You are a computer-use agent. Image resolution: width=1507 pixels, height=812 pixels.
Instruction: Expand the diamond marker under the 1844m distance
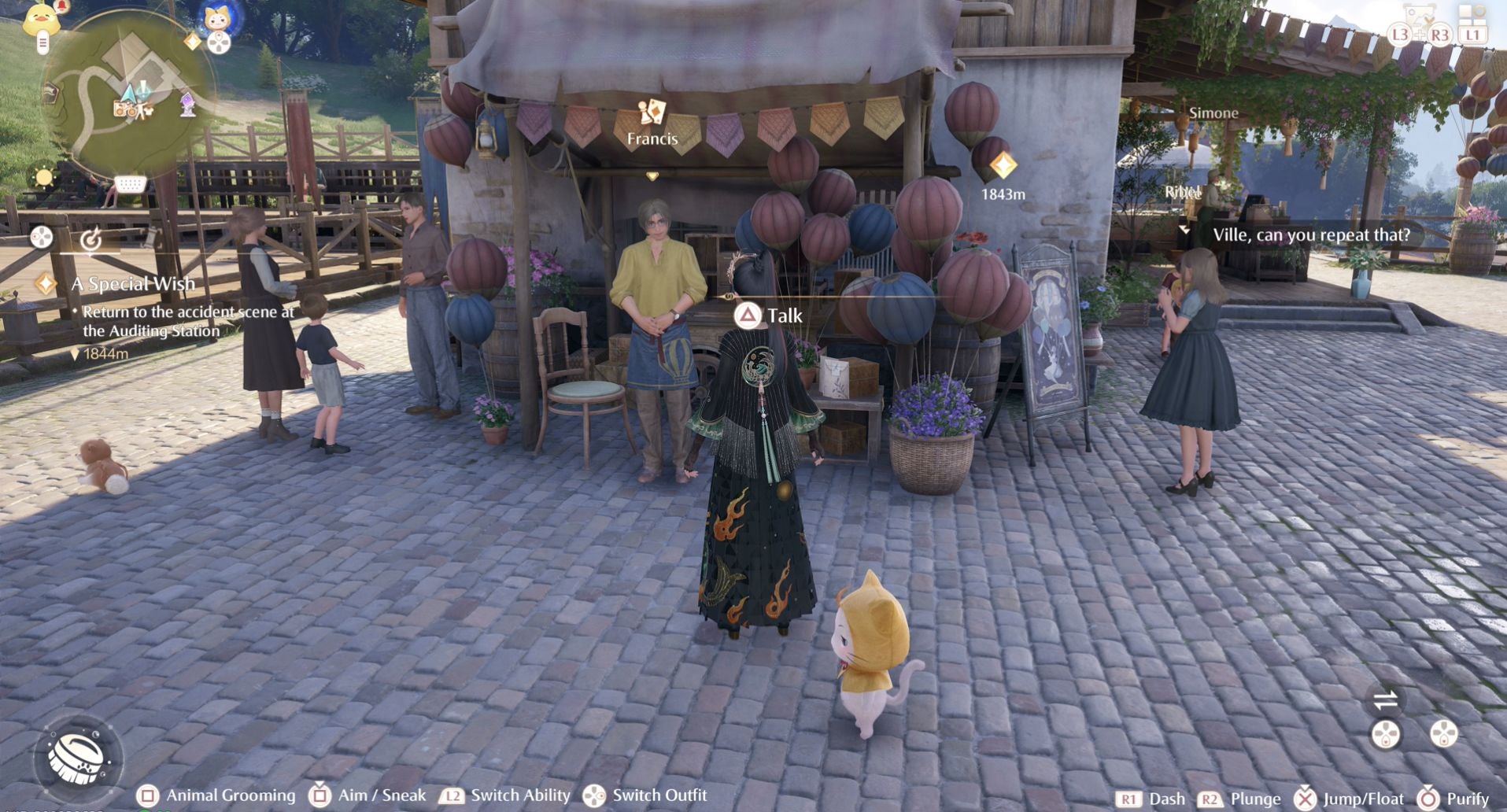[x=76, y=354]
